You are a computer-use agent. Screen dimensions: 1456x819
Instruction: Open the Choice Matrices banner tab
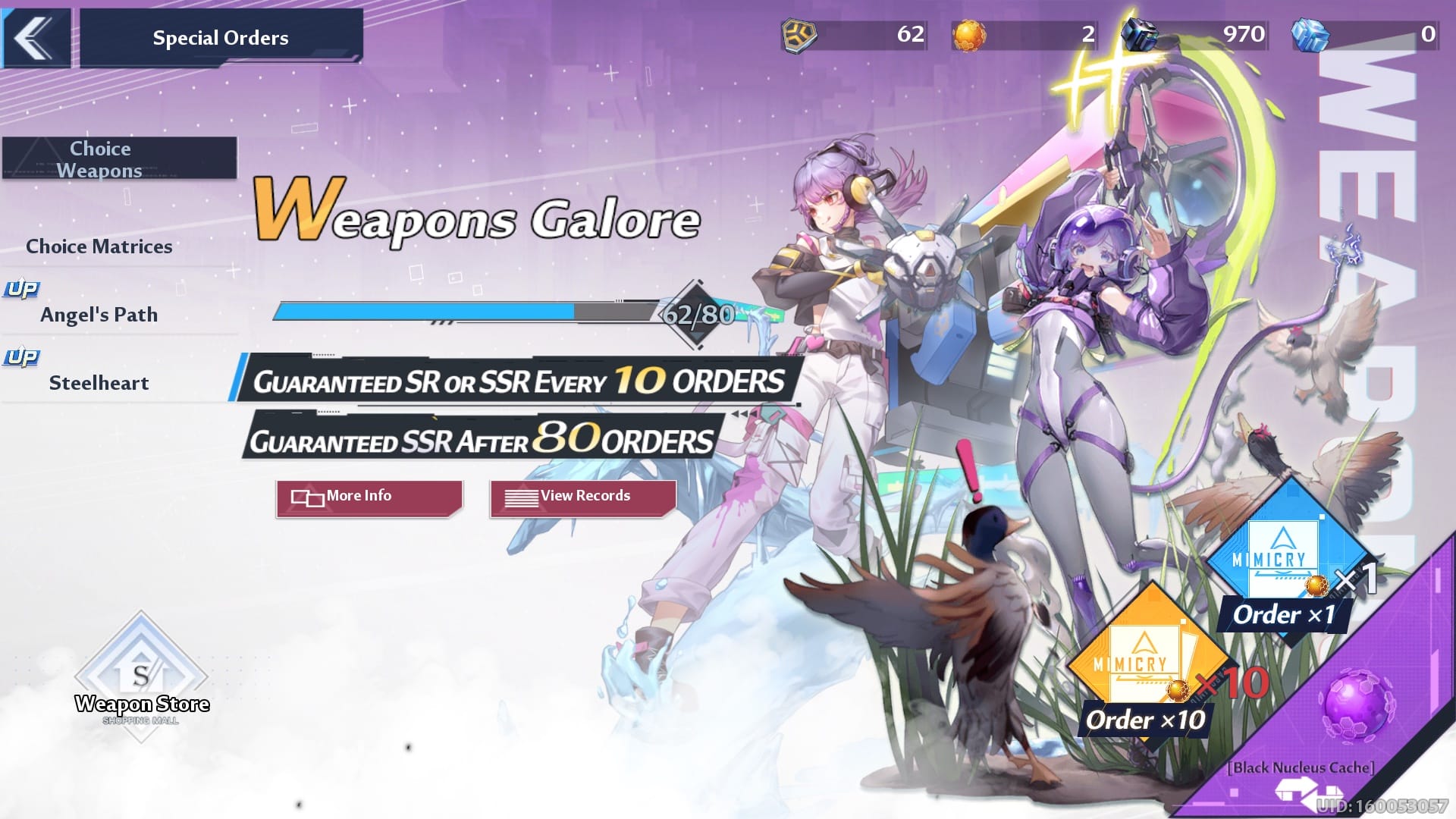[x=99, y=246]
